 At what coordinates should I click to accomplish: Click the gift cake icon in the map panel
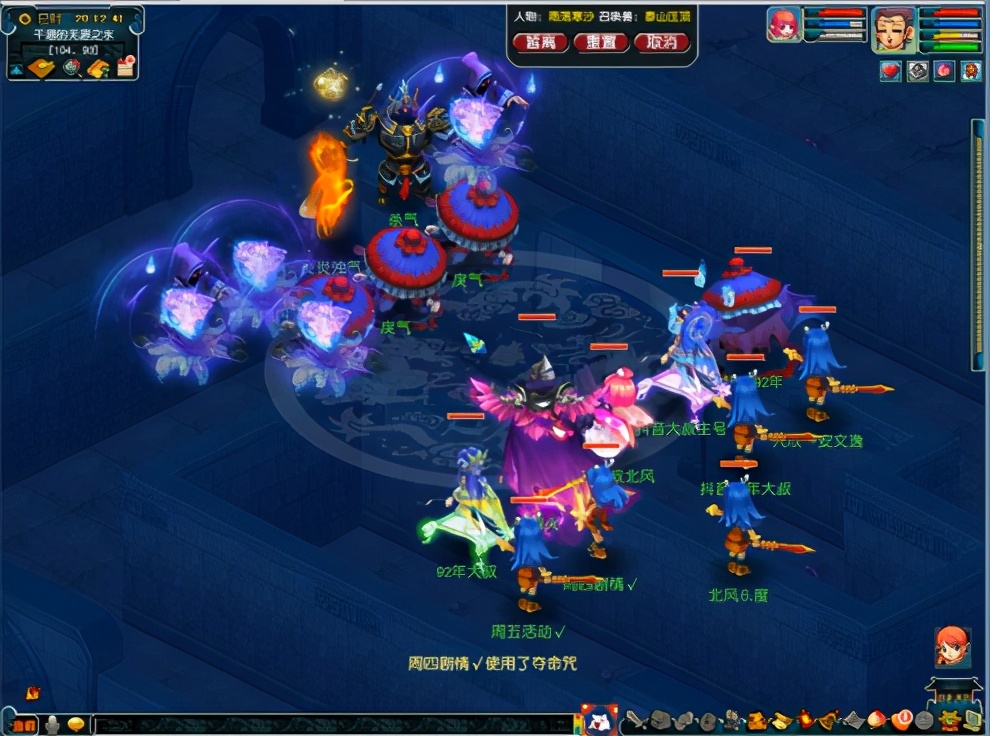coord(125,68)
